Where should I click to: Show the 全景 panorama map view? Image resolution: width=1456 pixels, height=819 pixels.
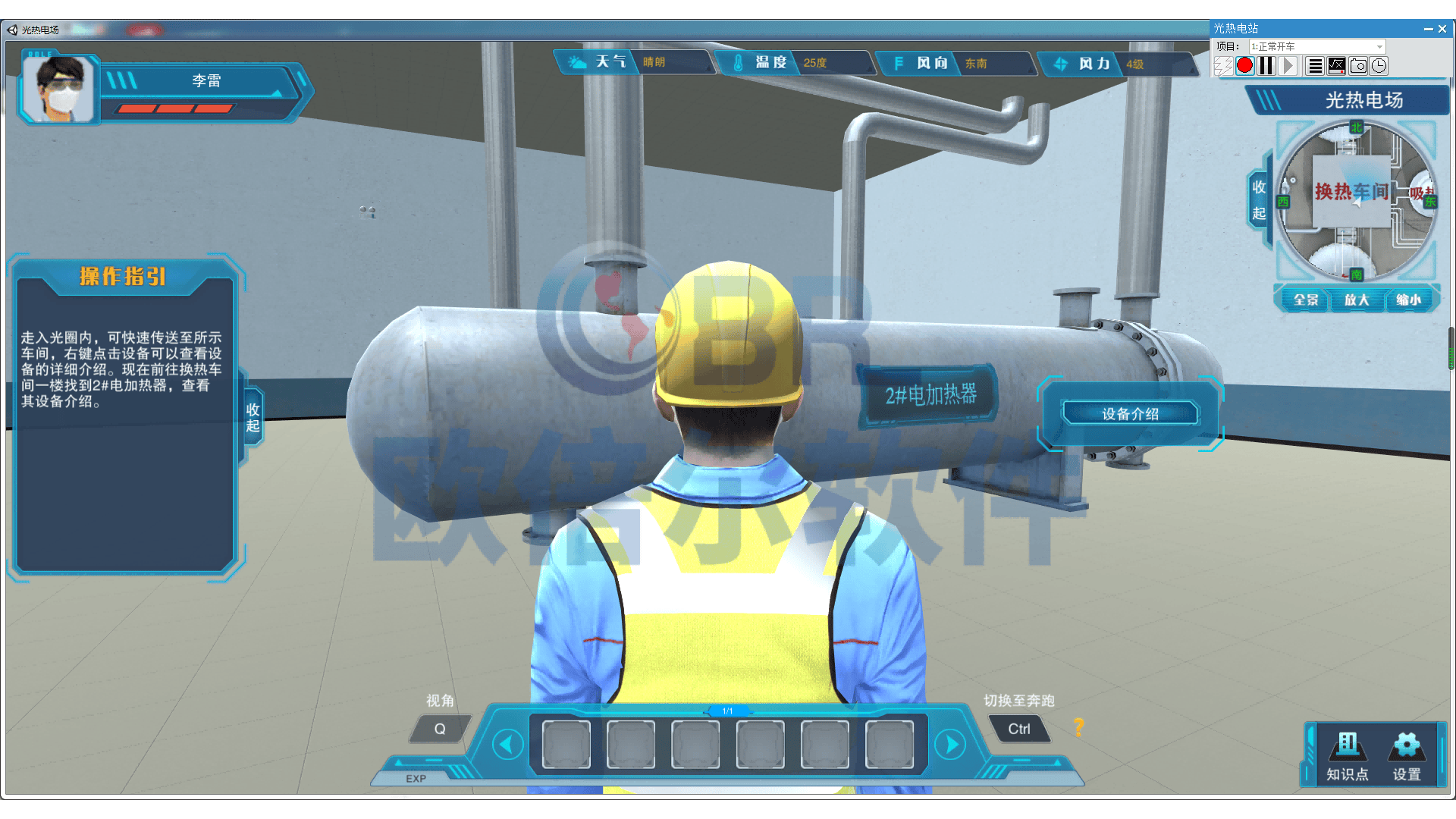coord(1306,300)
